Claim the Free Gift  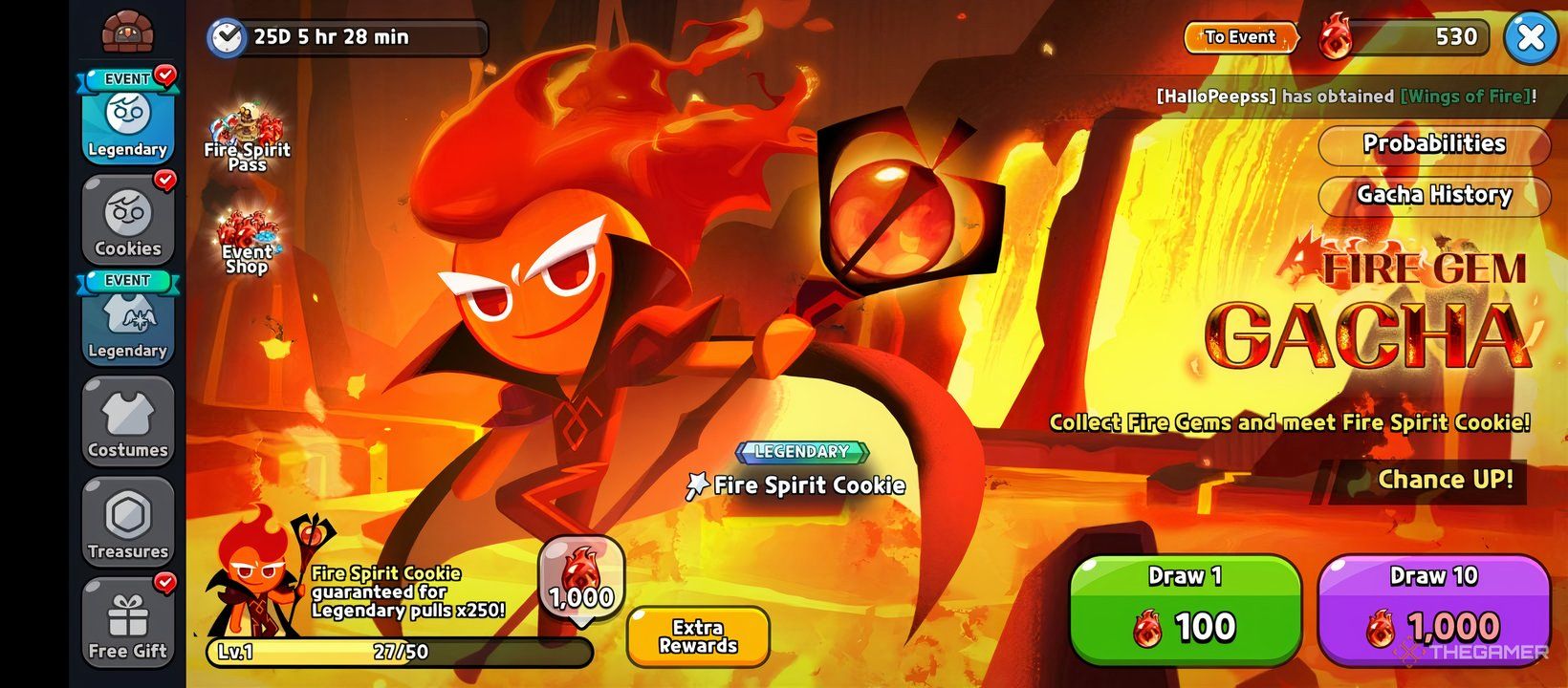pos(127,624)
